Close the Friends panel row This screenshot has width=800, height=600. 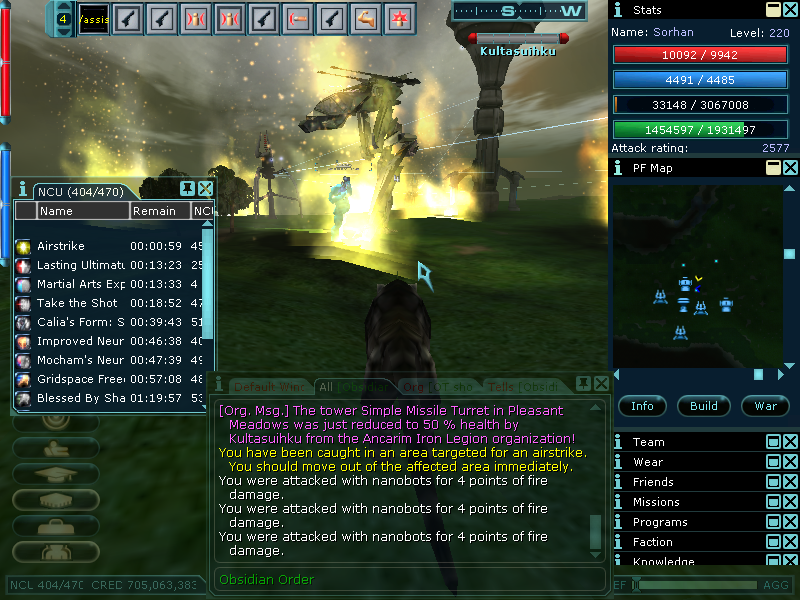pyautogui.click(x=790, y=482)
